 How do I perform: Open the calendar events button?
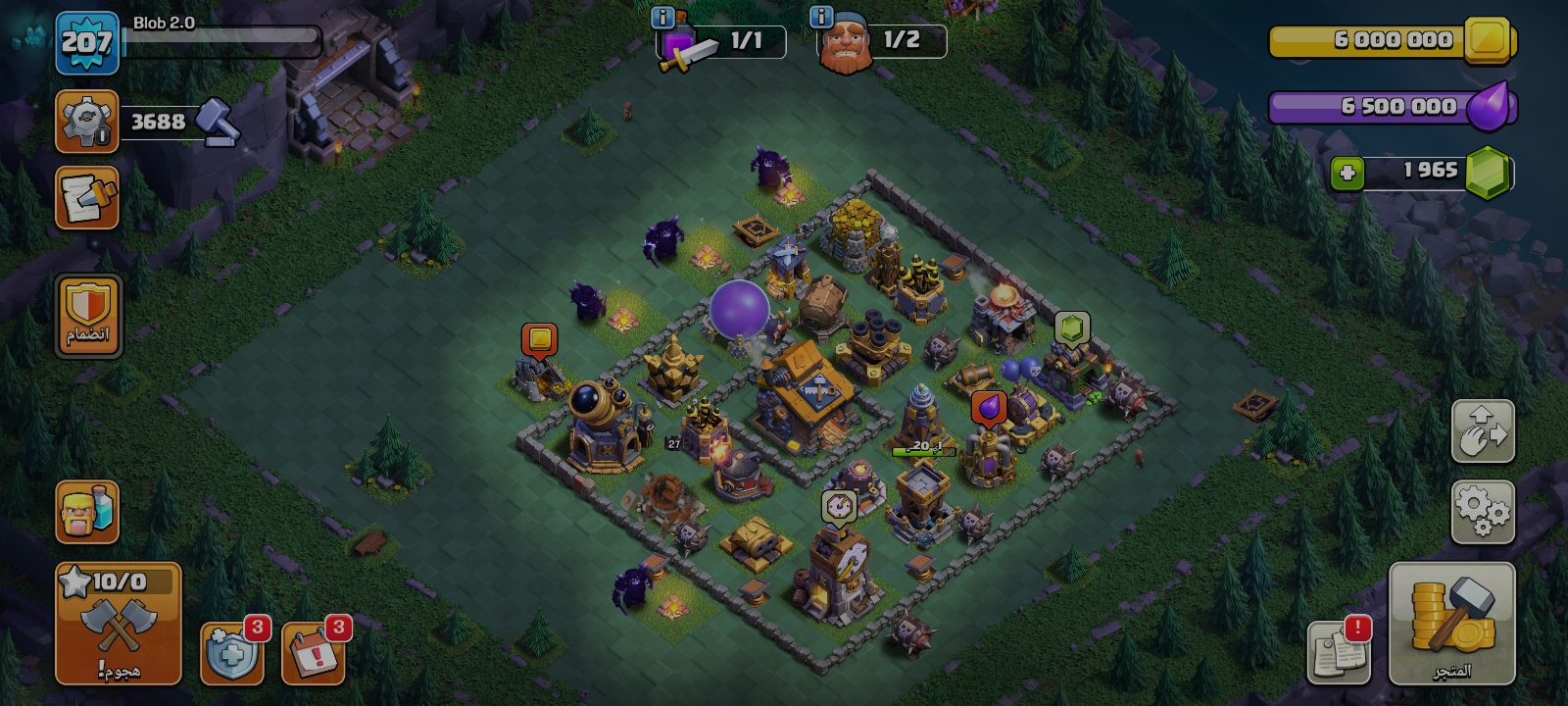pos(314,653)
